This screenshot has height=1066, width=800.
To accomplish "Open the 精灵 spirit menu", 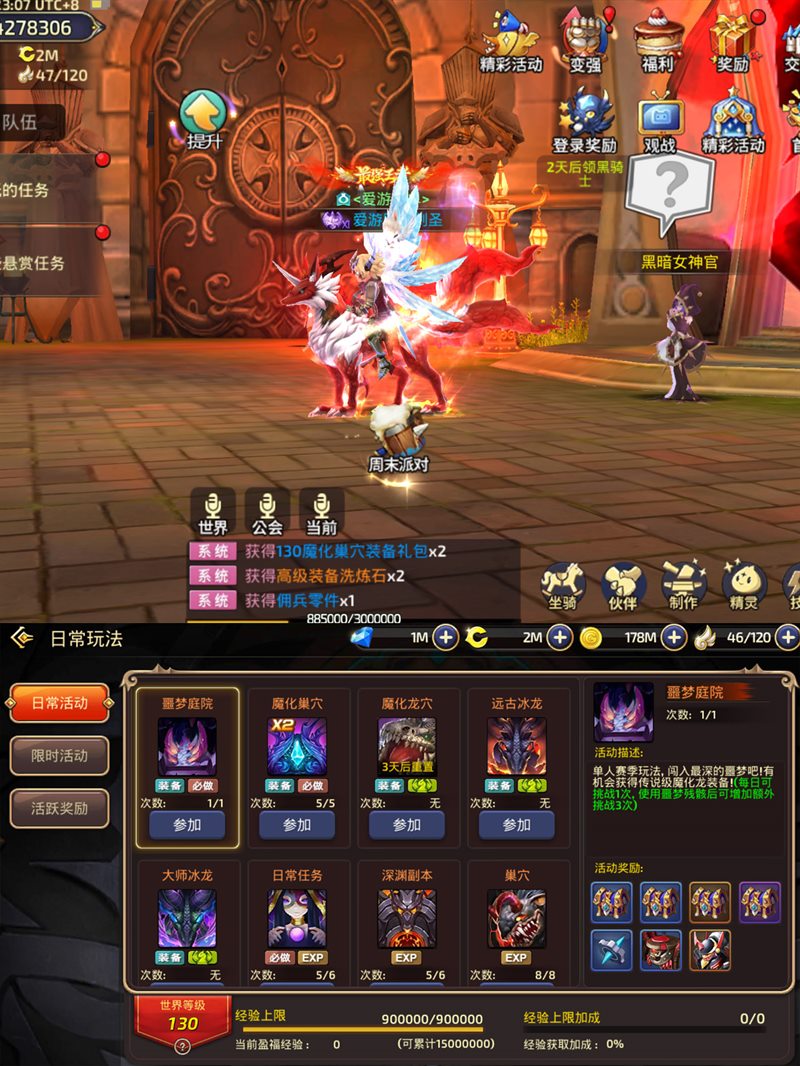I will click(744, 585).
